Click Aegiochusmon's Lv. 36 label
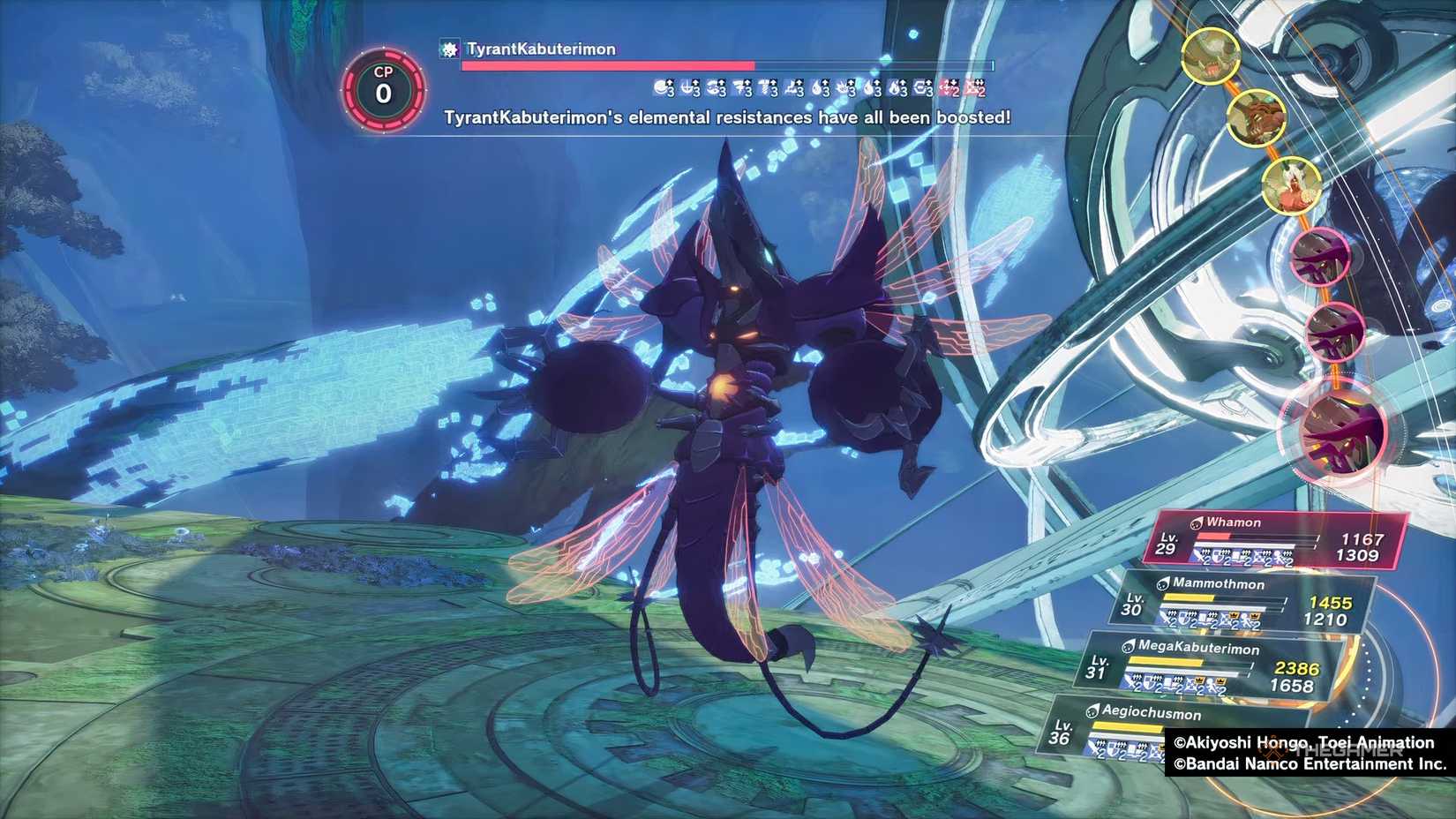Viewport: 1456px width, 819px height. coord(1062,733)
